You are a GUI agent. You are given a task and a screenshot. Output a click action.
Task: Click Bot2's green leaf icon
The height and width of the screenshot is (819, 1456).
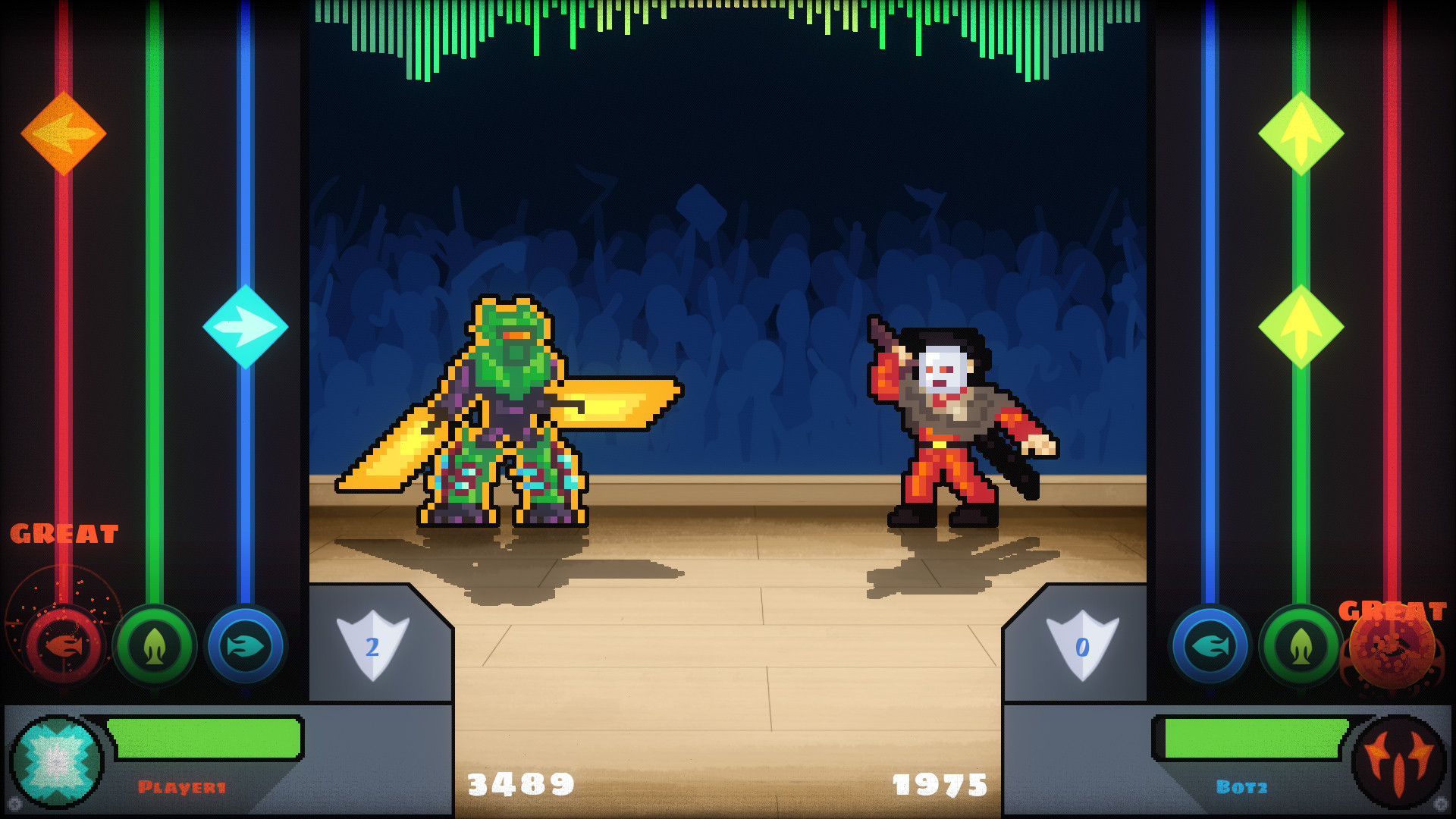click(1300, 646)
